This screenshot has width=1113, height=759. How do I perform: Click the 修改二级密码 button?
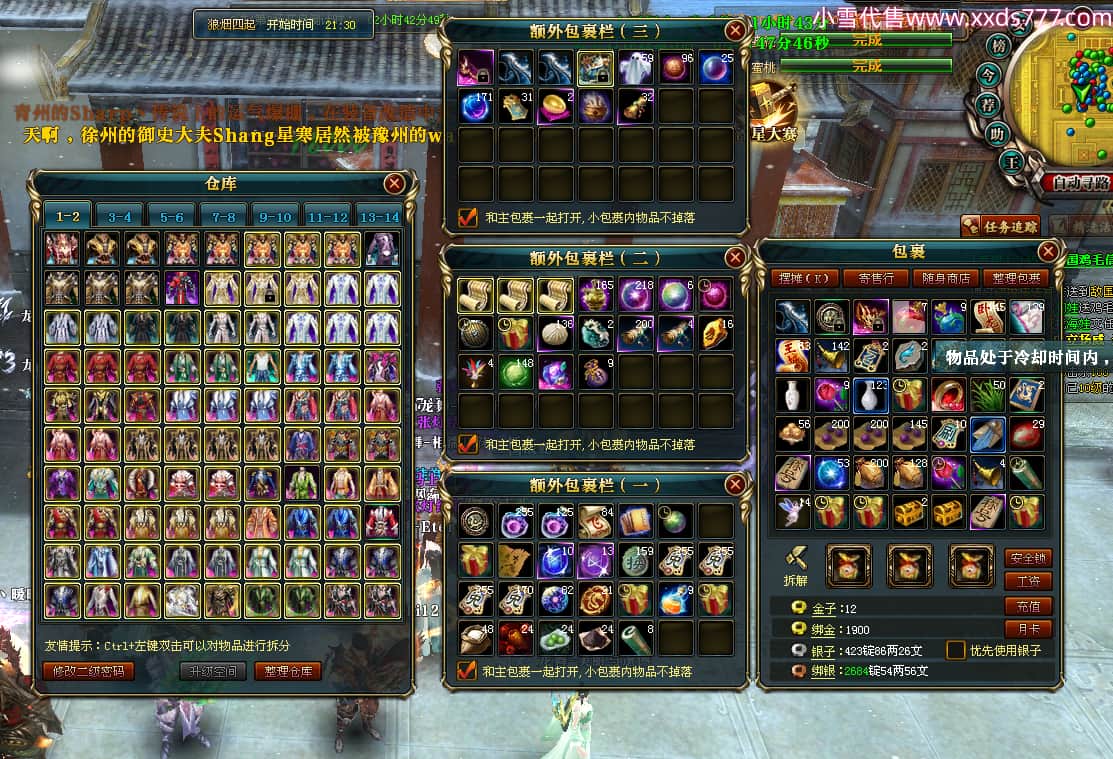pos(88,671)
